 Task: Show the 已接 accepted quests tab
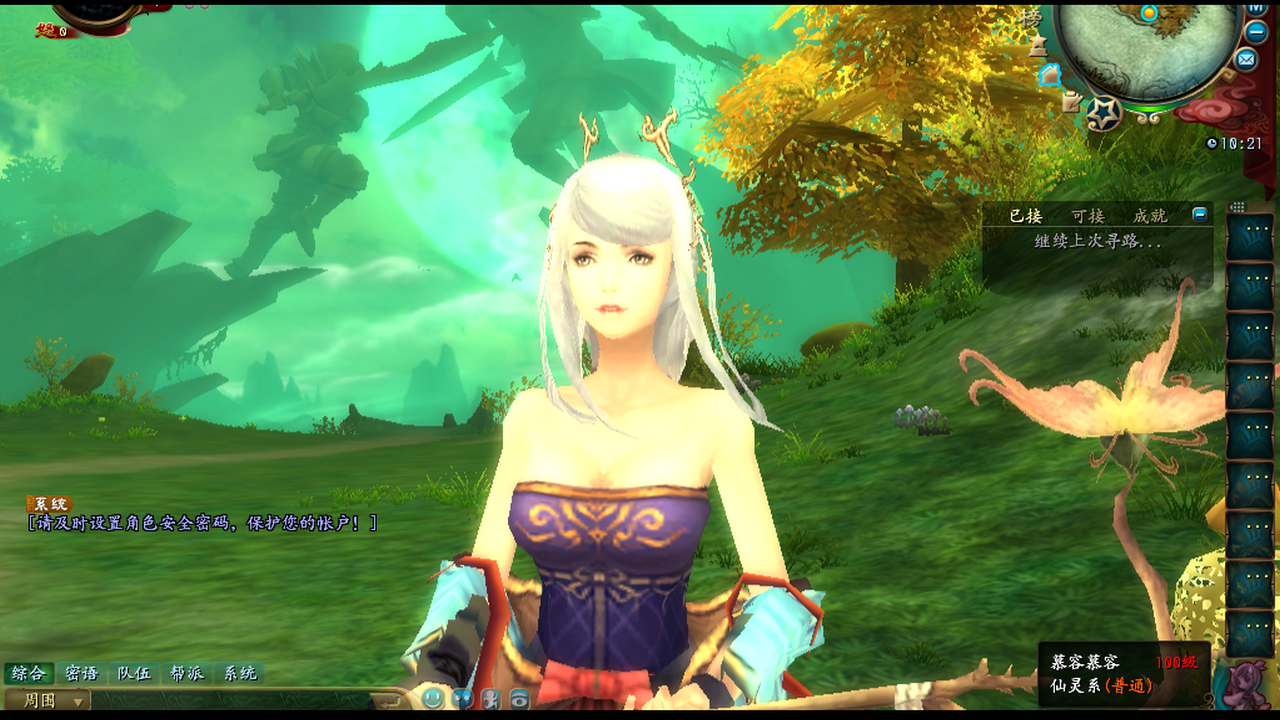(x=1025, y=215)
